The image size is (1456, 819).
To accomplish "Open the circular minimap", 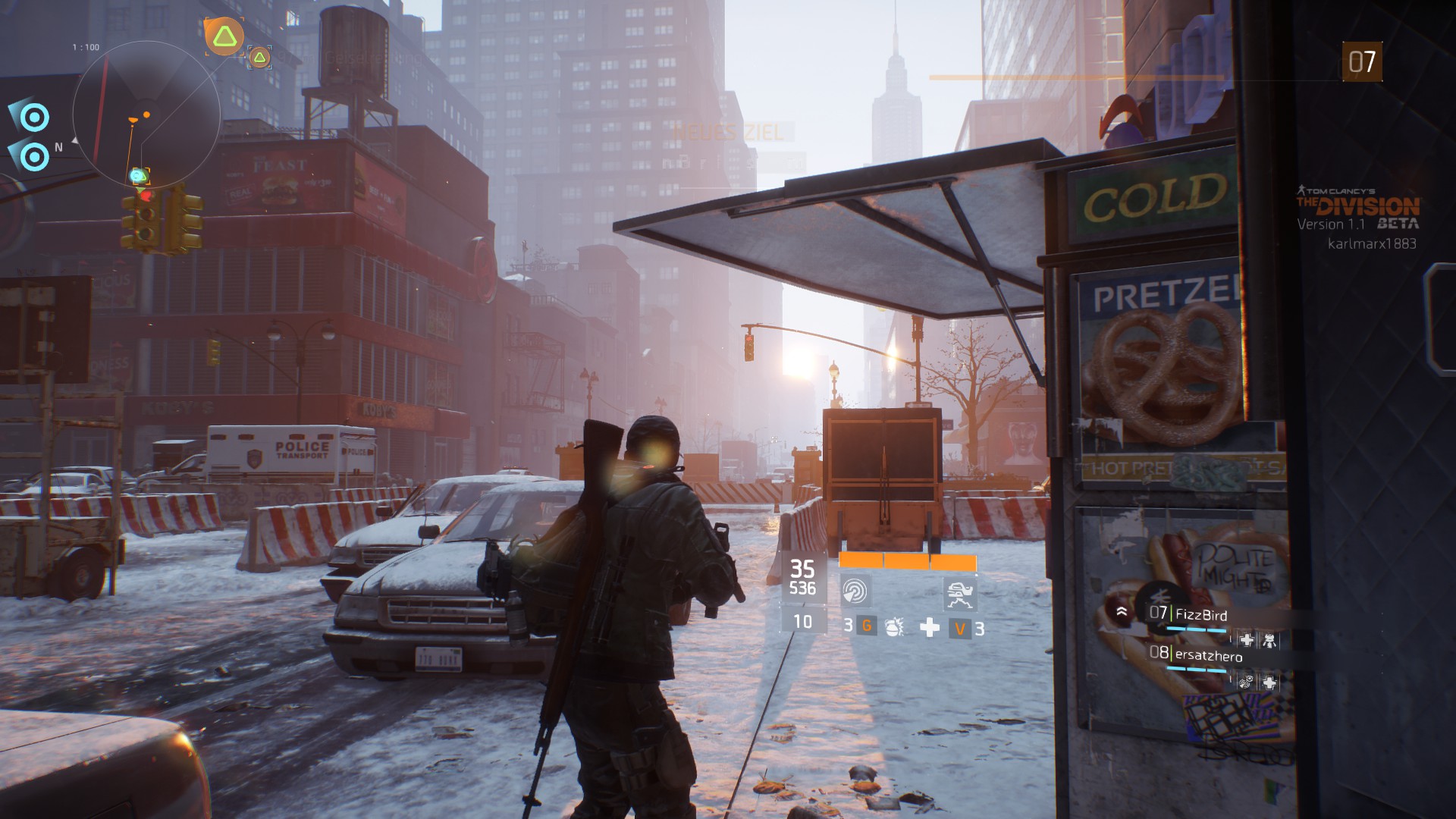I will pos(146,115).
